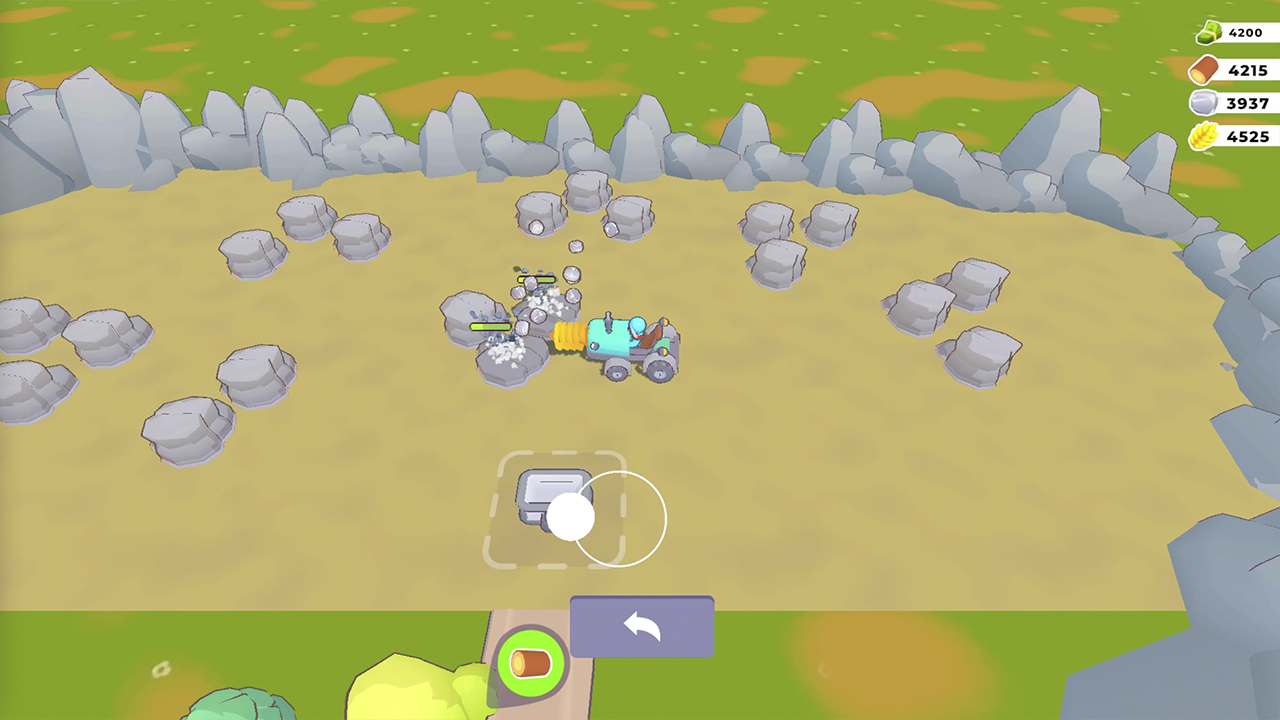Tap the 3937 stone counter
Screen dimensions: 1280x720
[x=1246, y=103]
